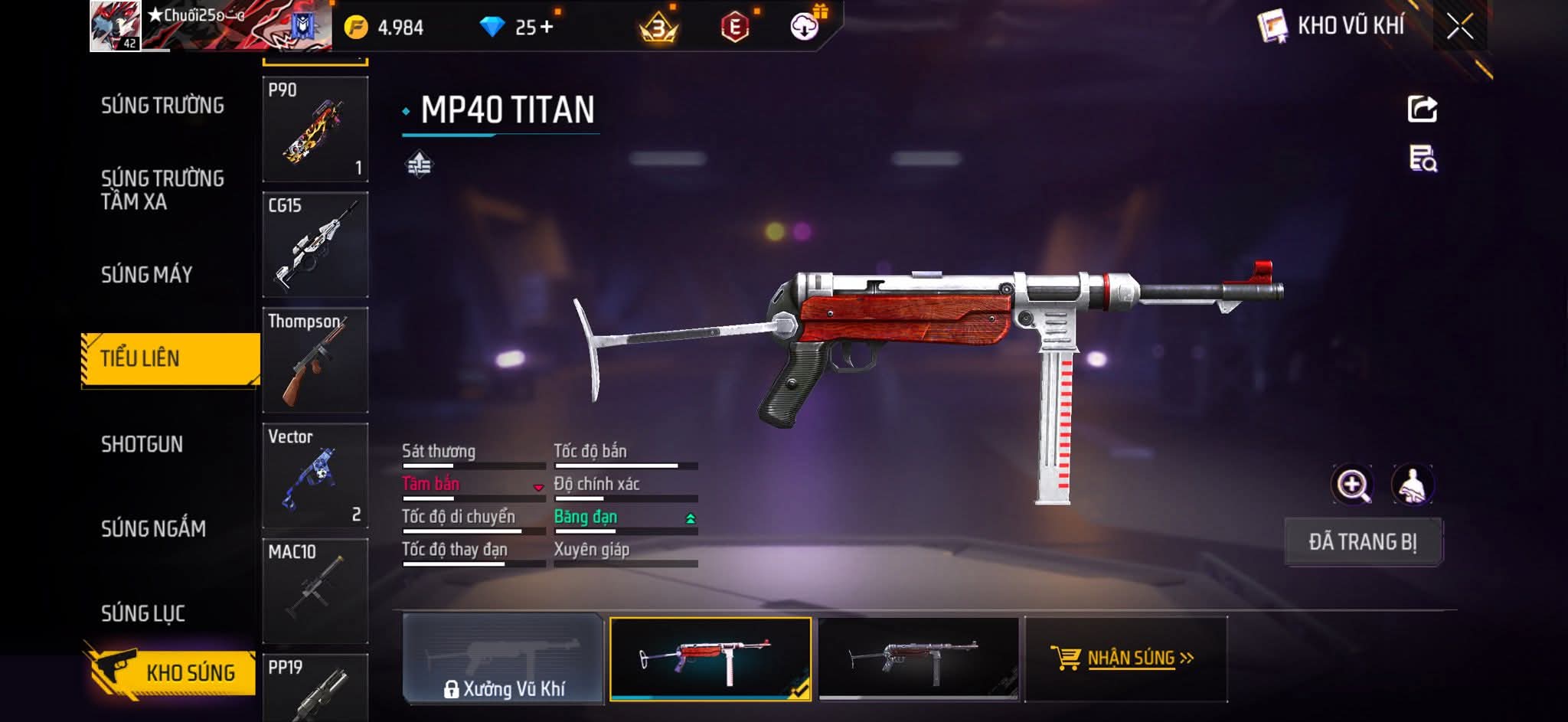The image size is (1568, 722).
Task: Add diamonds with the plus button
Action: [x=546, y=28]
